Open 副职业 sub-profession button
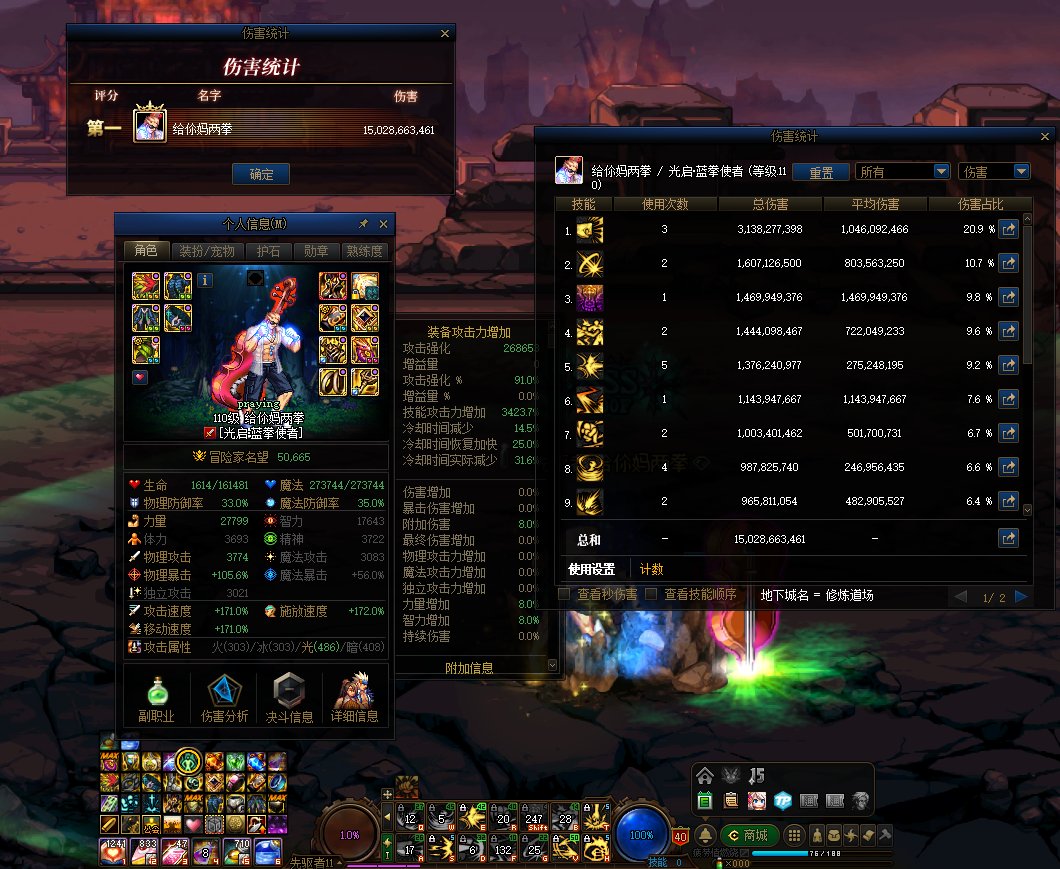 156,698
